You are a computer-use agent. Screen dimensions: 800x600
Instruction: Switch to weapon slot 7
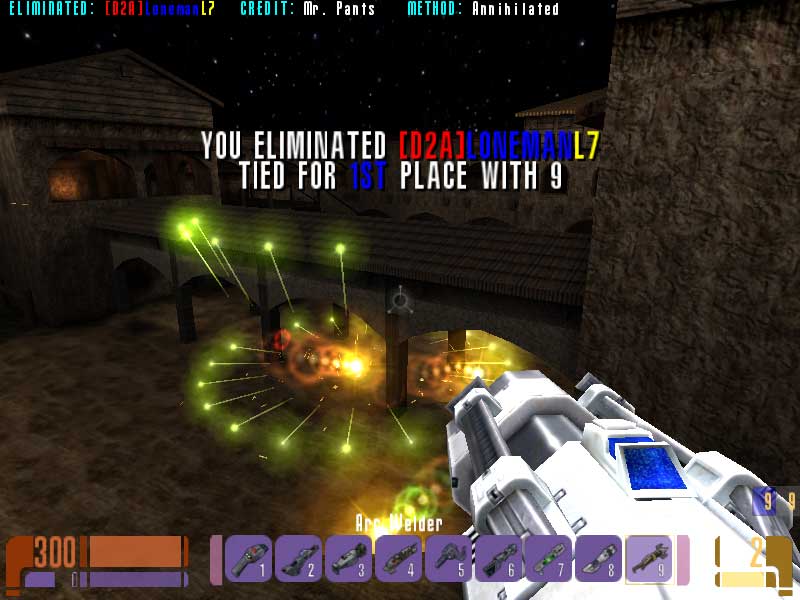[x=548, y=559]
